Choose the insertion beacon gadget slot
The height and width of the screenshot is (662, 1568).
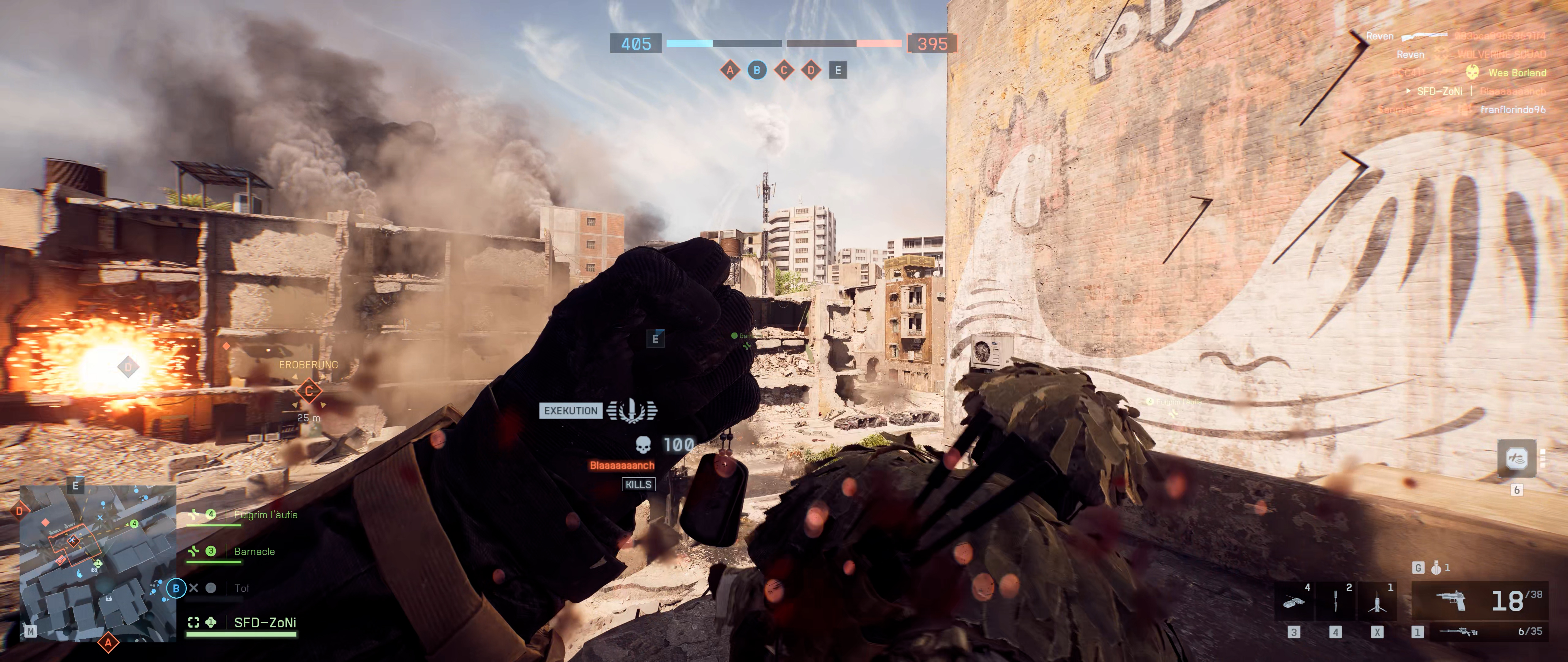point(1377,602)
